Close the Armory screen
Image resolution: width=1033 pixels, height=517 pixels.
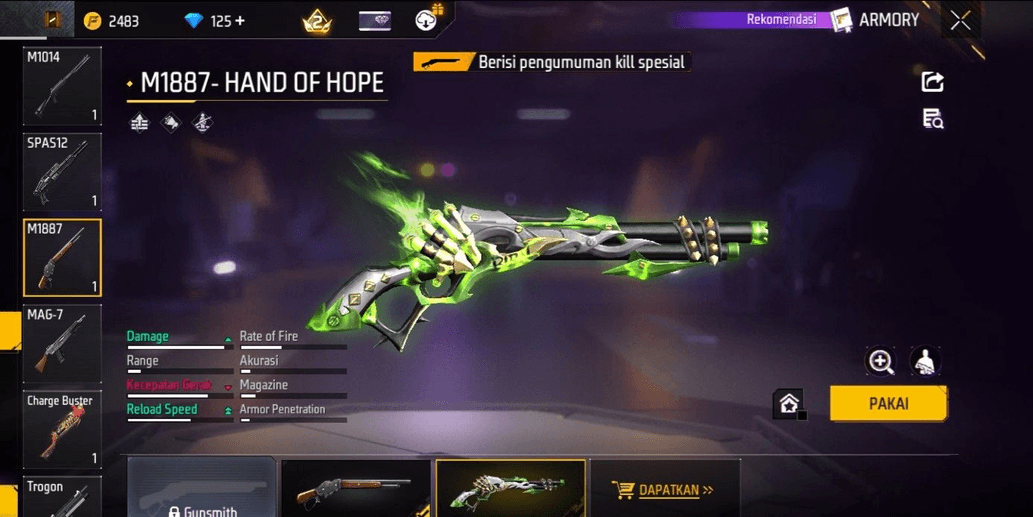tap(960, 20)
